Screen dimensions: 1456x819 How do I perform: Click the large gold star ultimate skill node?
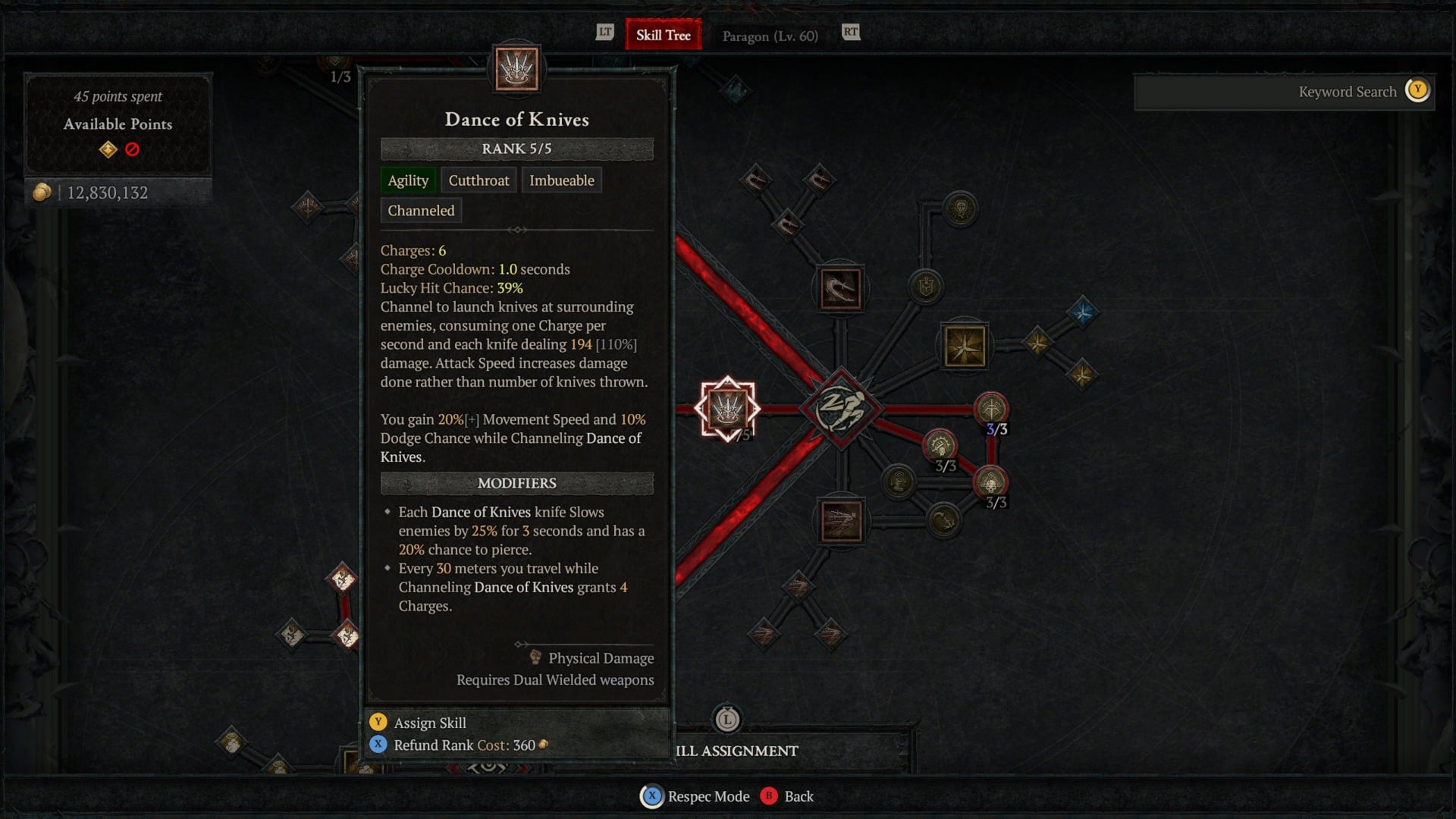(965, 347)
